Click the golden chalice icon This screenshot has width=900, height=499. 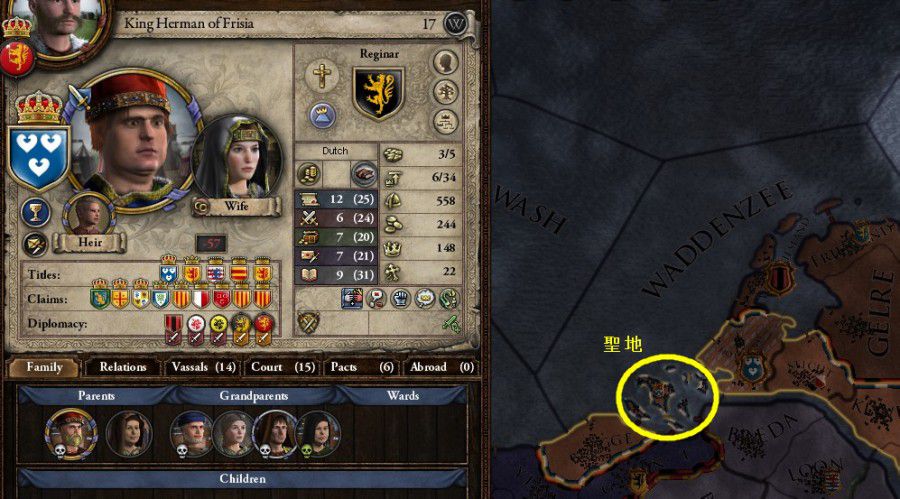35,212
